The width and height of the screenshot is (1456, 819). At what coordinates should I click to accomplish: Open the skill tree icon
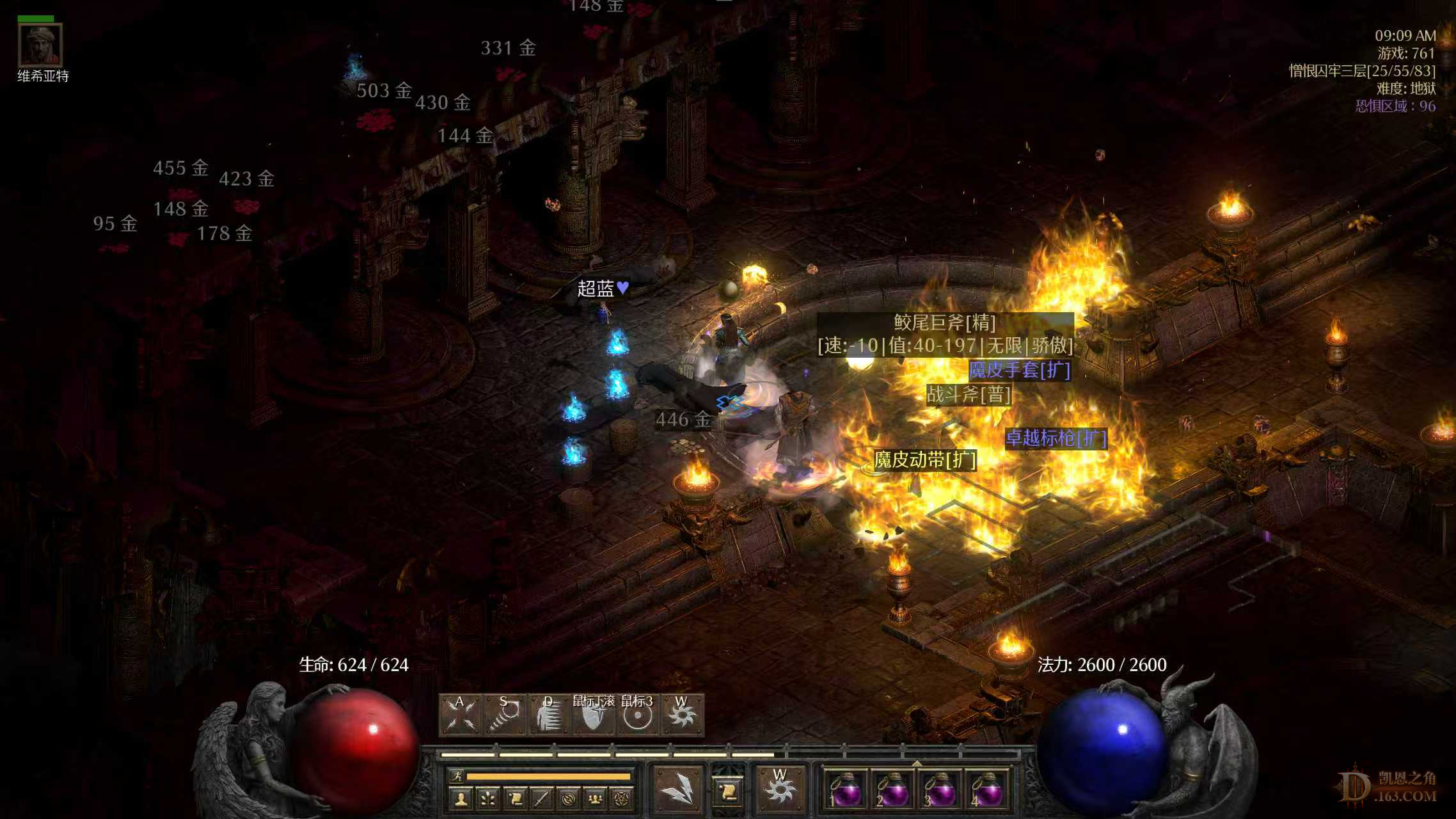pyautogui.click(x=487, y=799)
